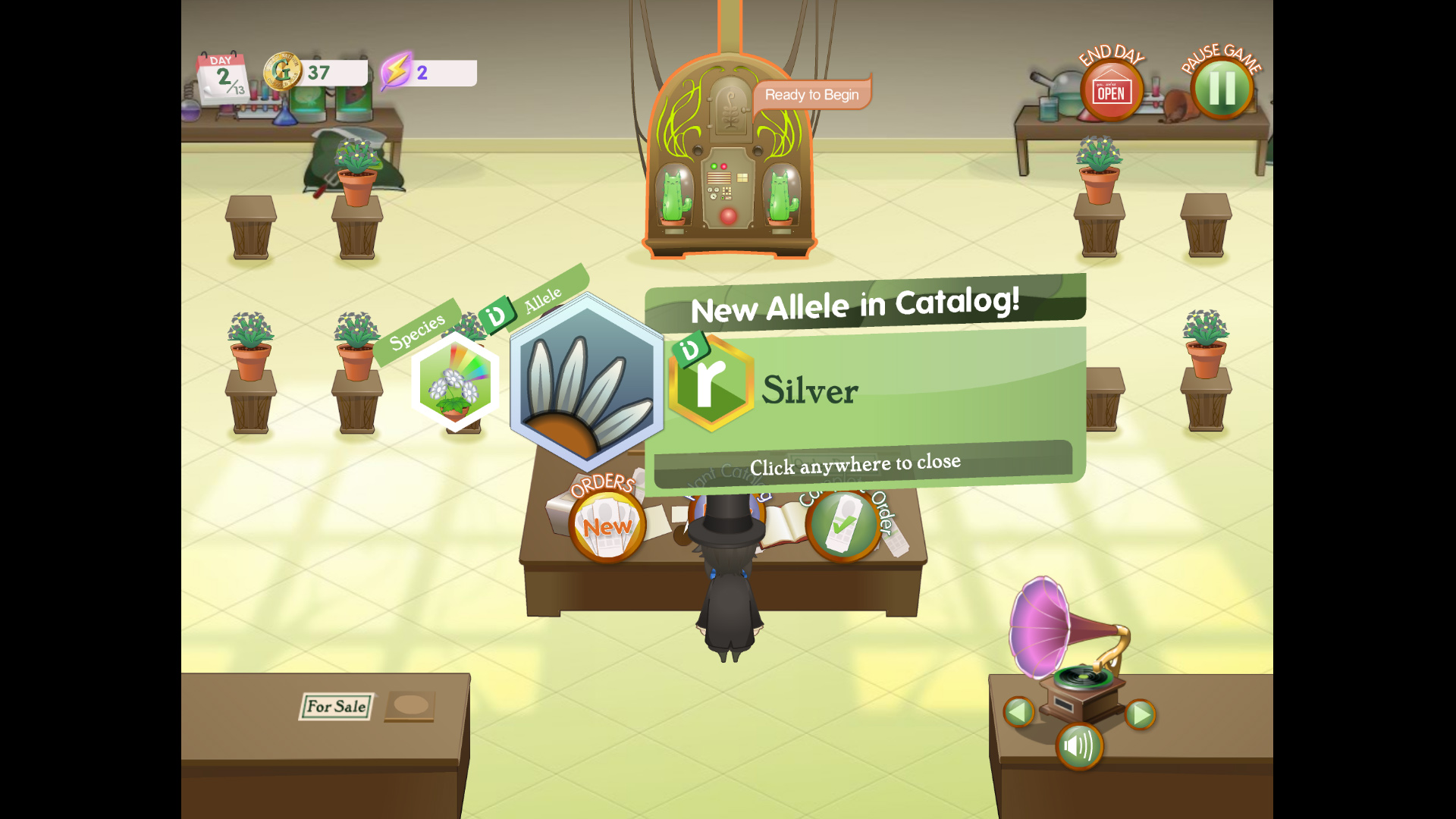Pause the game
1456x819 pixels.
1221,87
